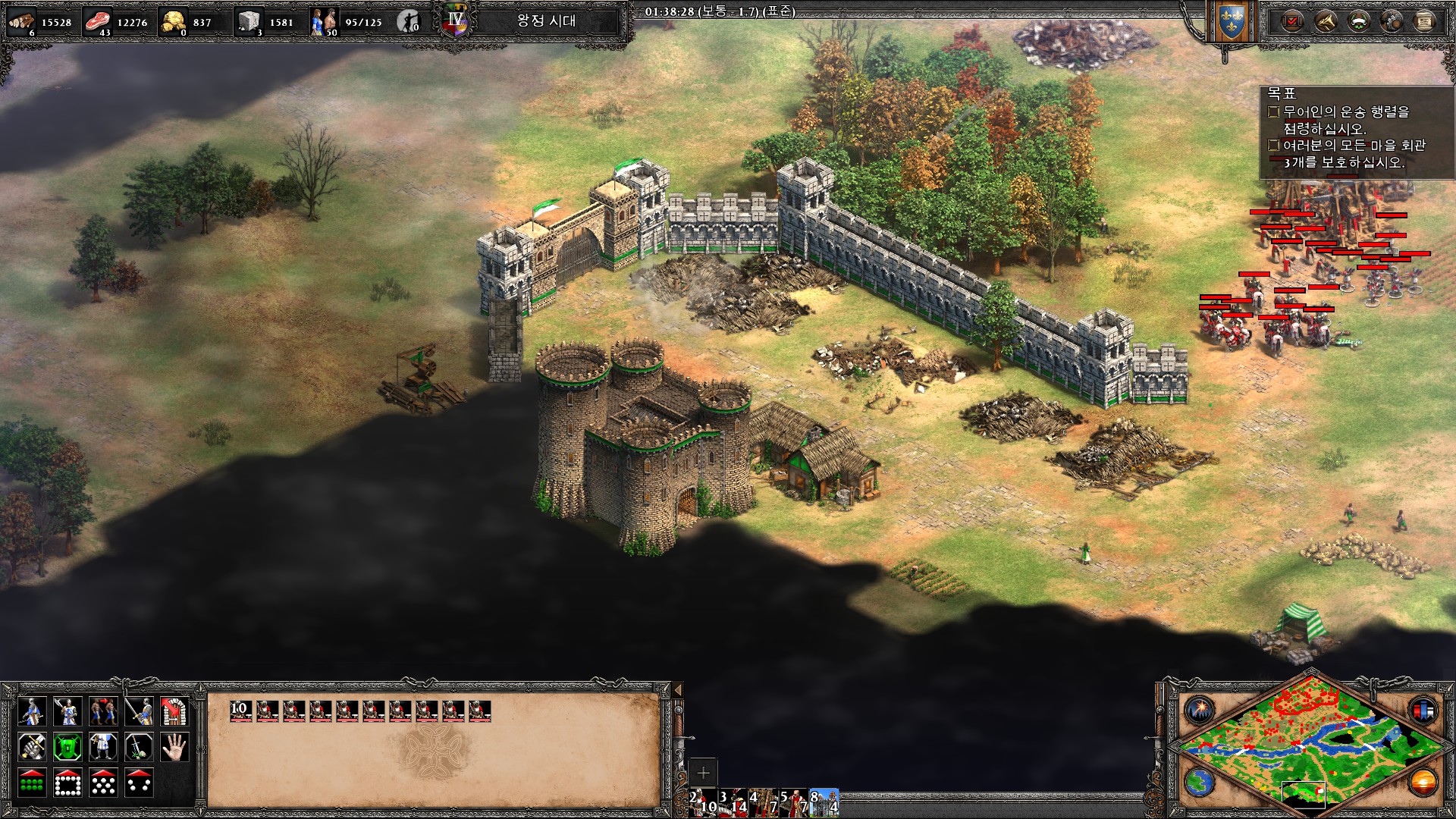Switch minimap view with the globe button
The width and height of the screenshot is (1456, 819).
(1200, 782)
